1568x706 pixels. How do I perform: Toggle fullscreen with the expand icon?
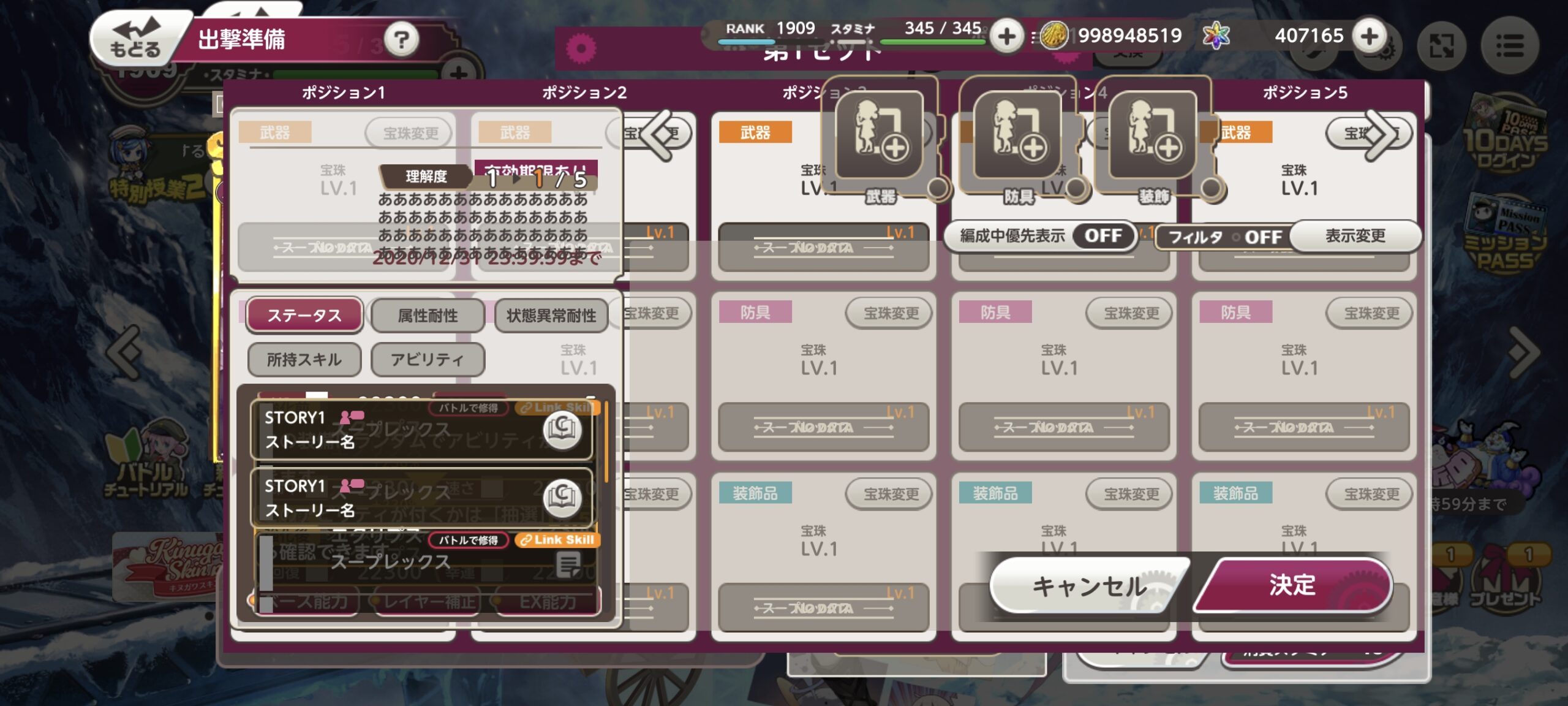pyautogui.click(x=1441, y=45)
